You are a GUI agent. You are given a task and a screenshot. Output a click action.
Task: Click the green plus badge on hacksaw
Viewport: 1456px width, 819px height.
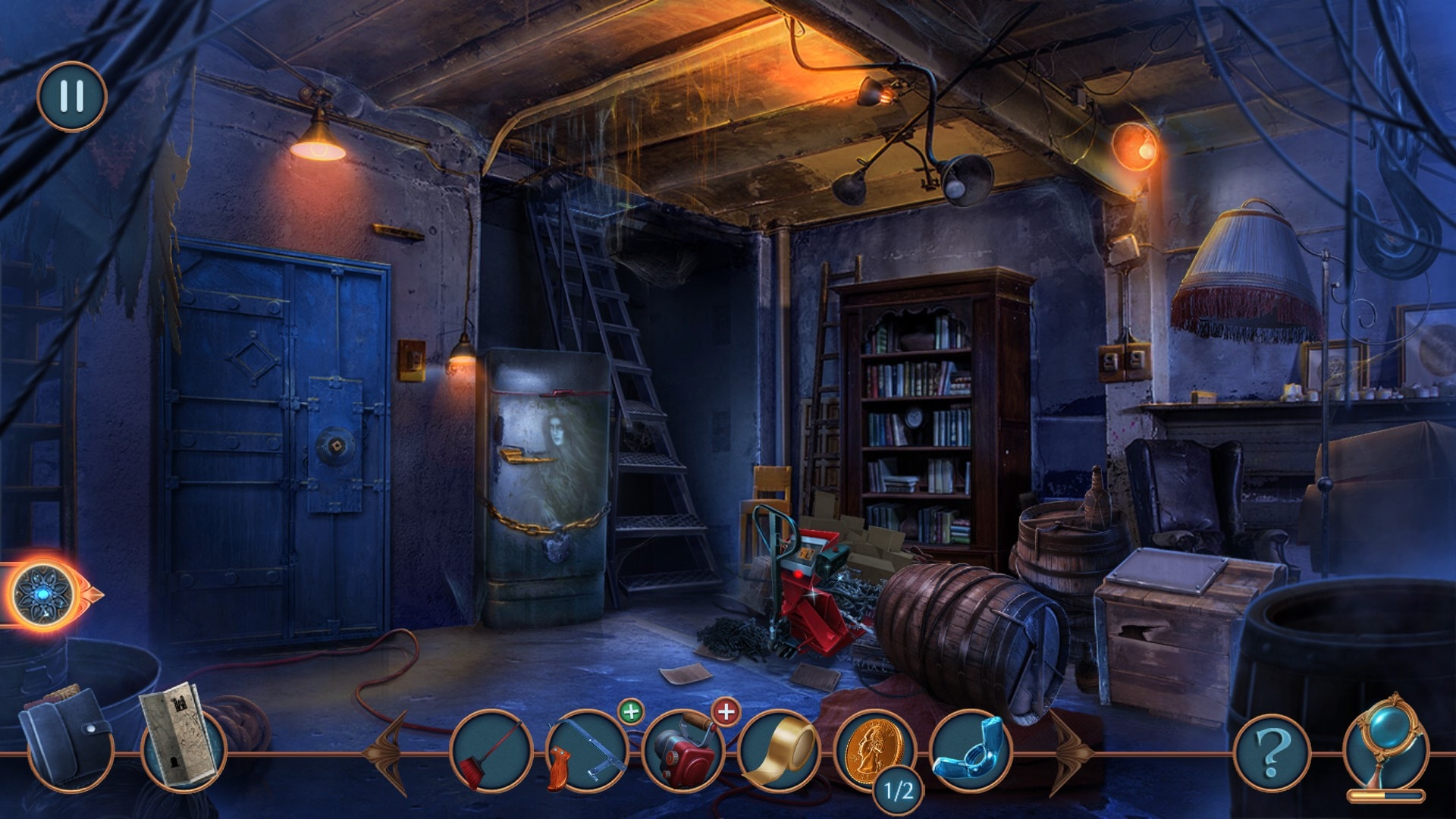tap(630, 712)
